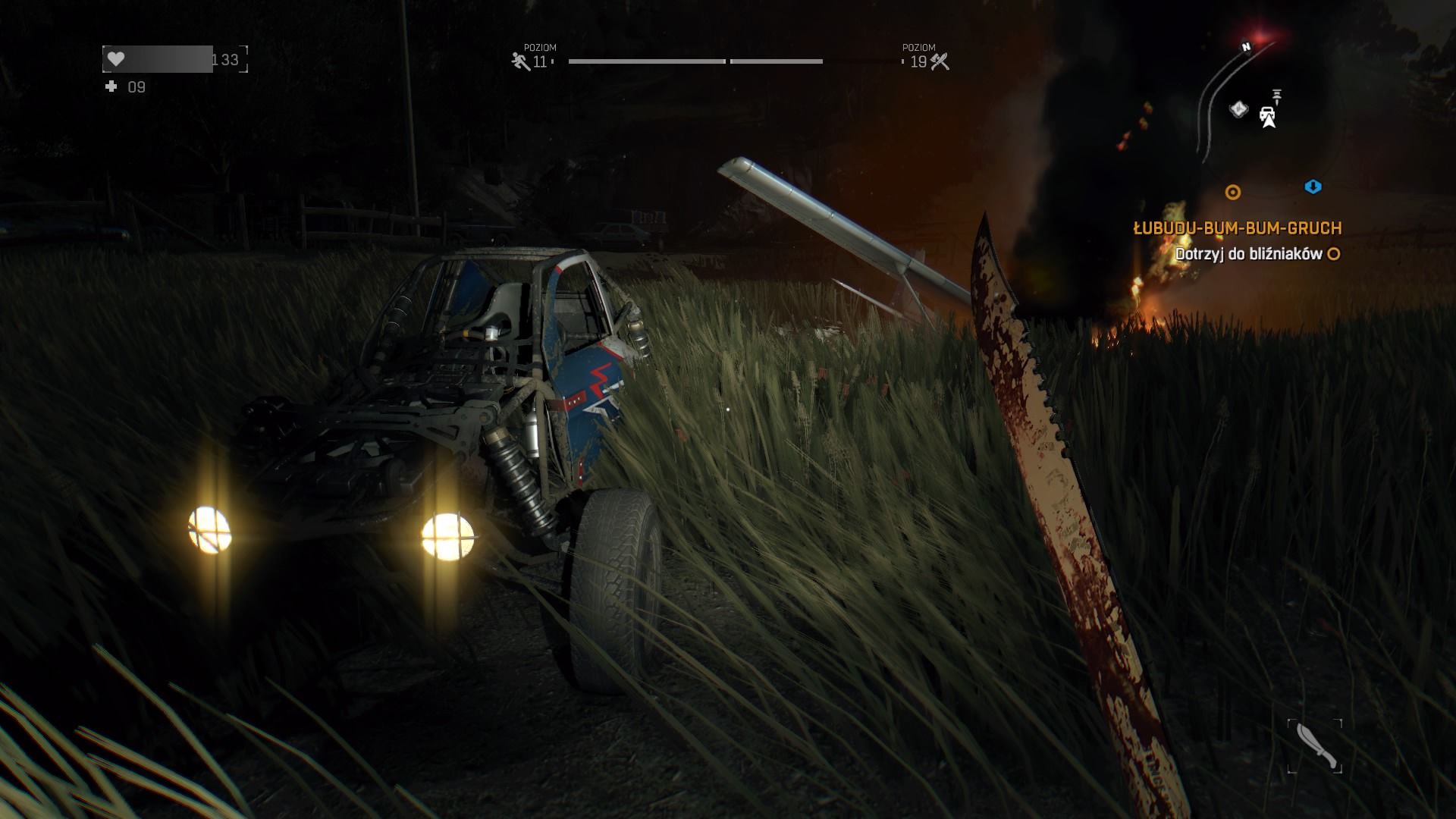Click the crossed weapons icon near Poziom 19
Screen dimensions: 1456x819
pyautogui.click(x=940, y=60)
